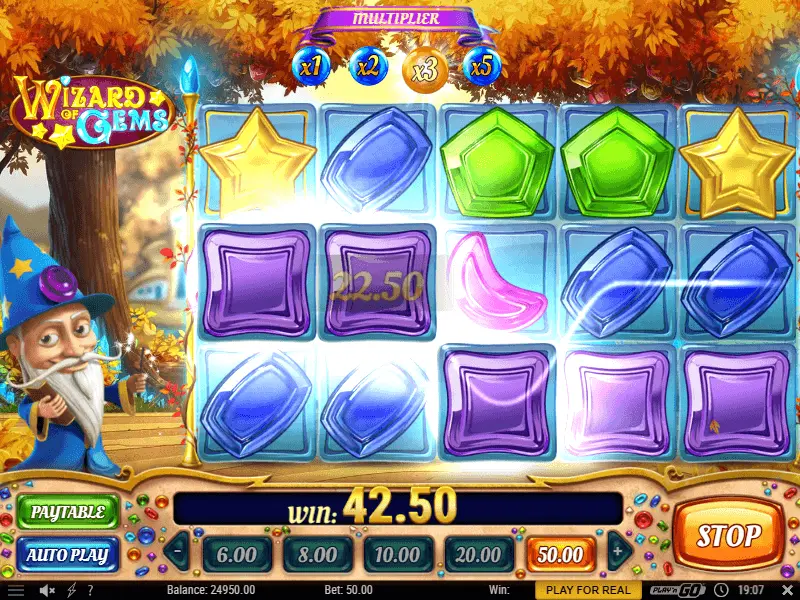Screen dimensions: 800x600
Task: Choose the 8.00 bet amount
Action: (317, 553)
